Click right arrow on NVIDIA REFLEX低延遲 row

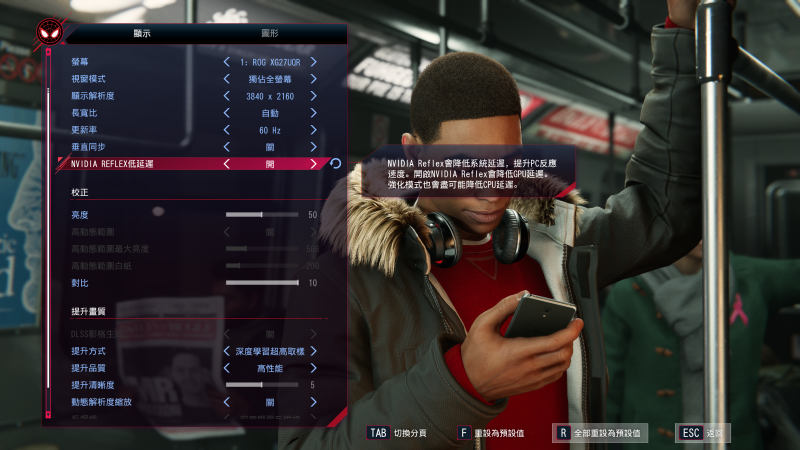(x=313, y=164)
